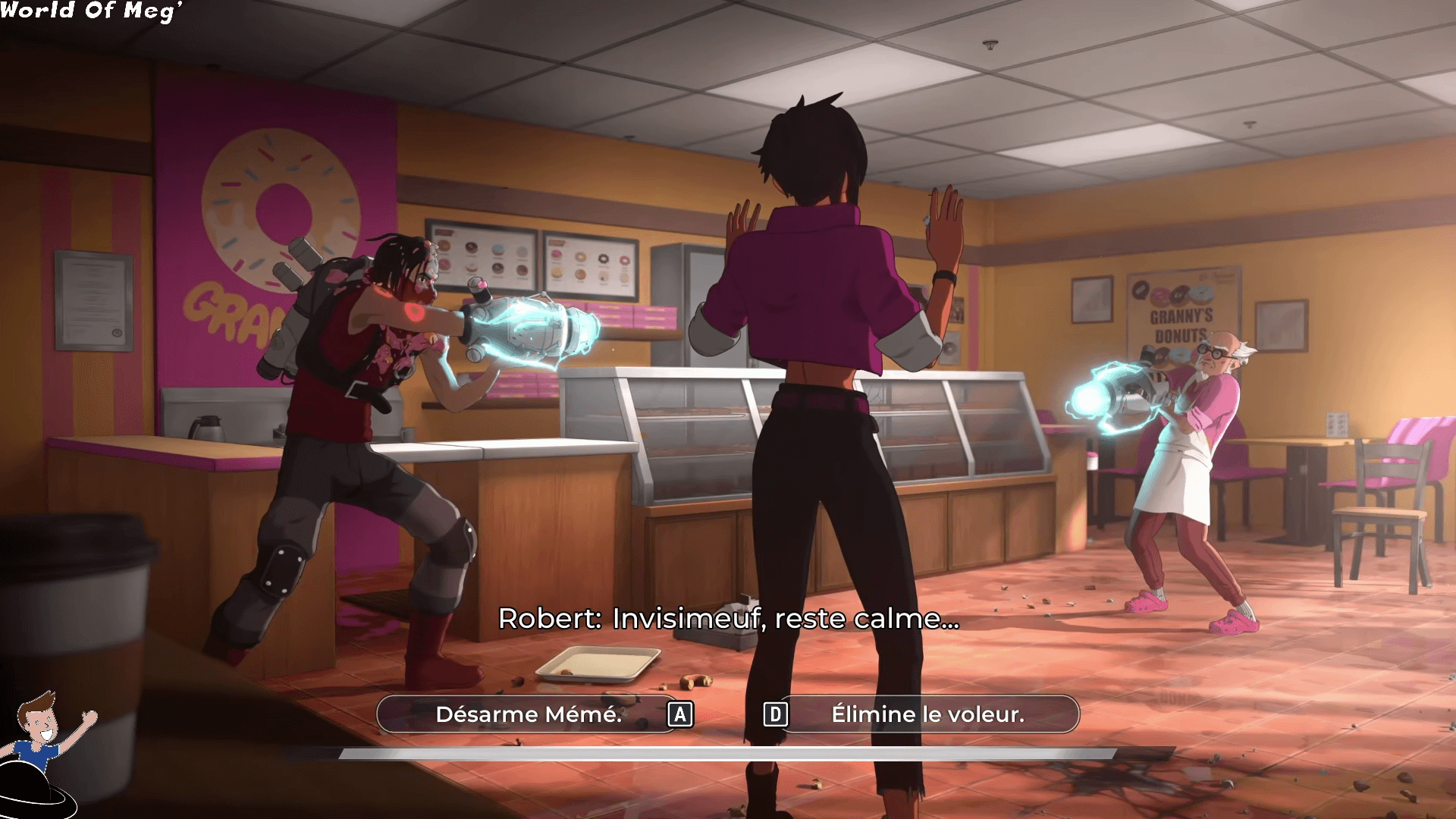Viewport: 1456px width, 819px height.
Task: Choose the "Désarme Mémé." dialogue option
Action: pyautogui.click(x=529, y=714)
